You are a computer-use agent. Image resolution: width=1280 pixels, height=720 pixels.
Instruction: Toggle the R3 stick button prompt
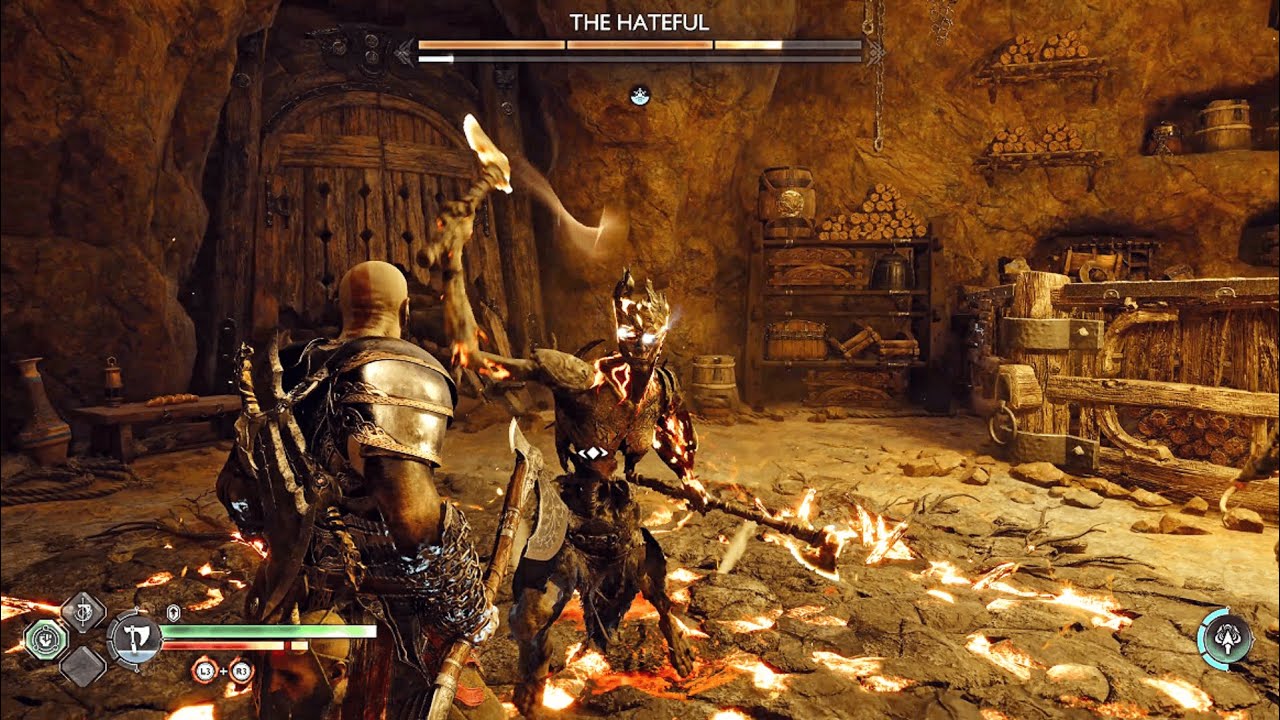click(240, 671)
